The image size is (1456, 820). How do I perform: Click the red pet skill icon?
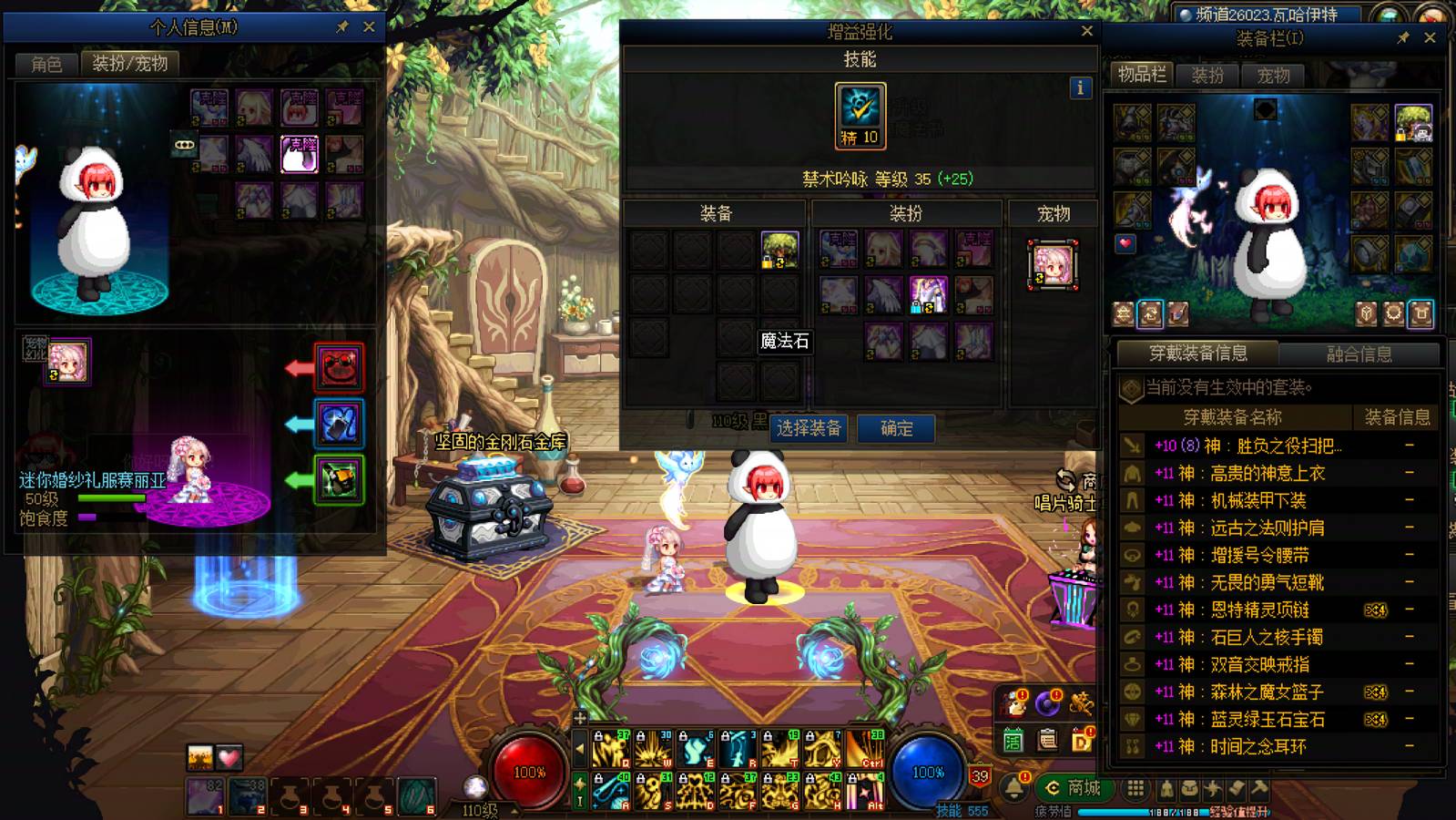point(339,367)
